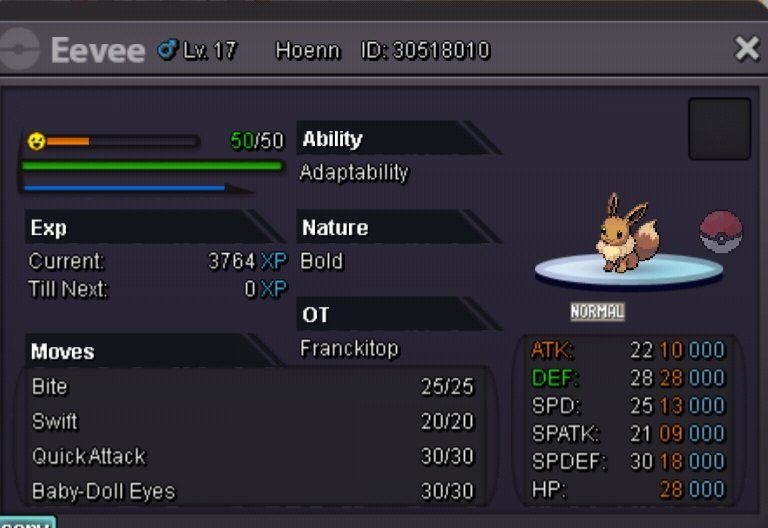This screenshot has width=768, height=528.
Task: Choose the Swift move entry
Action: (252, 422)
